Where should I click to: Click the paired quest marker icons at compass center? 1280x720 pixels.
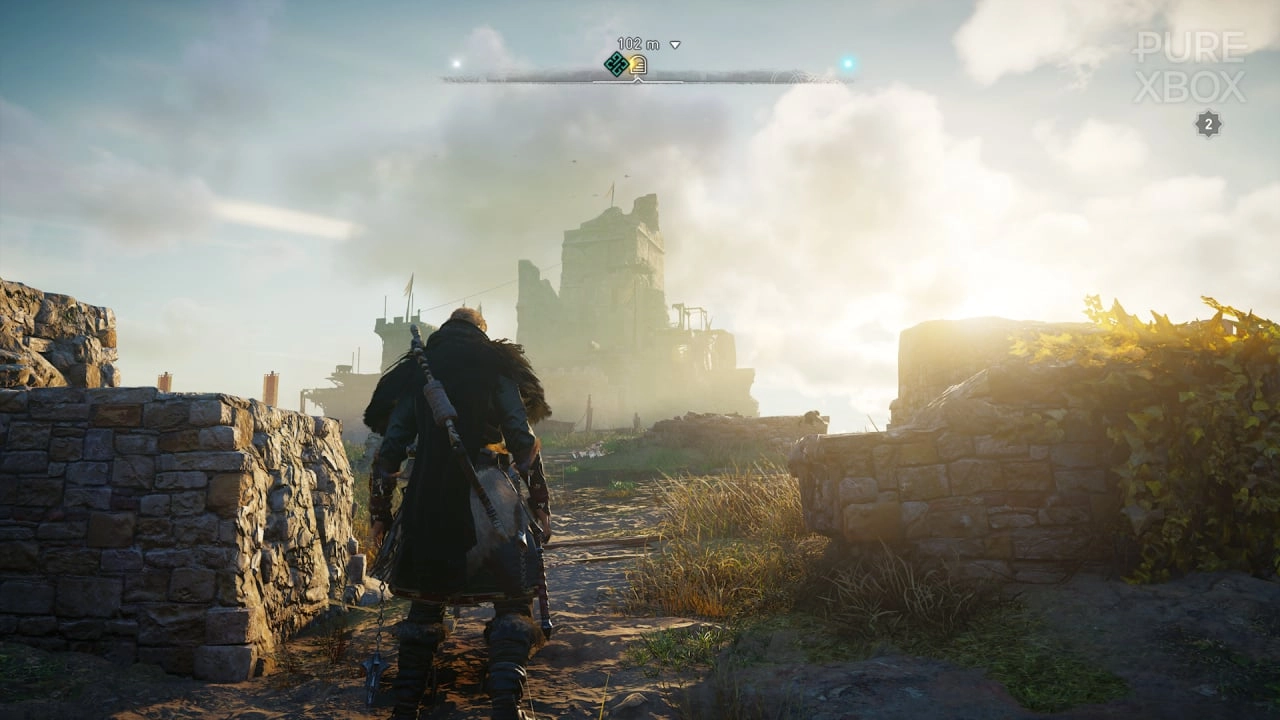(628, 63)
